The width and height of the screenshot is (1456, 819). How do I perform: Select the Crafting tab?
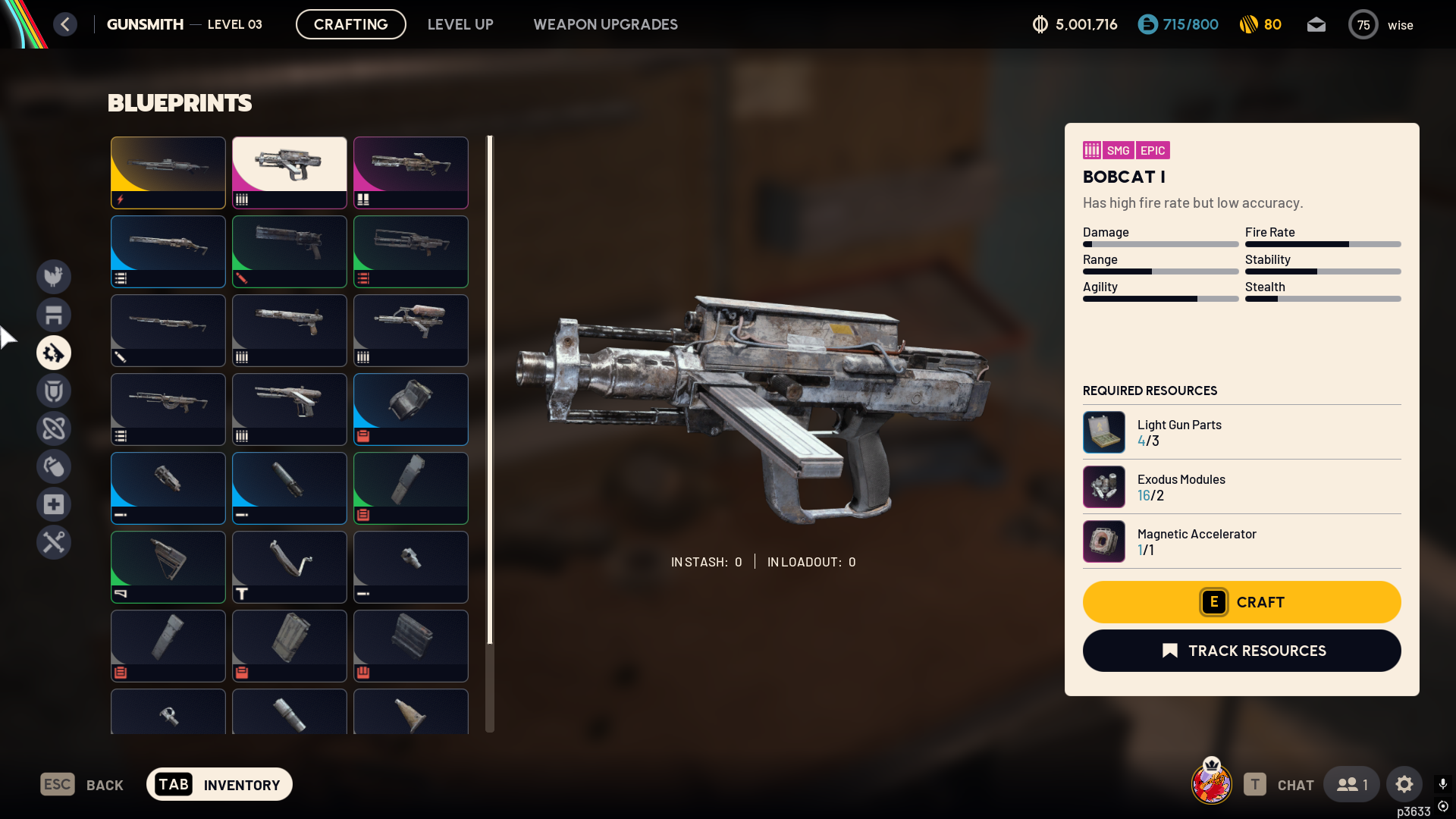coord(350,24)
